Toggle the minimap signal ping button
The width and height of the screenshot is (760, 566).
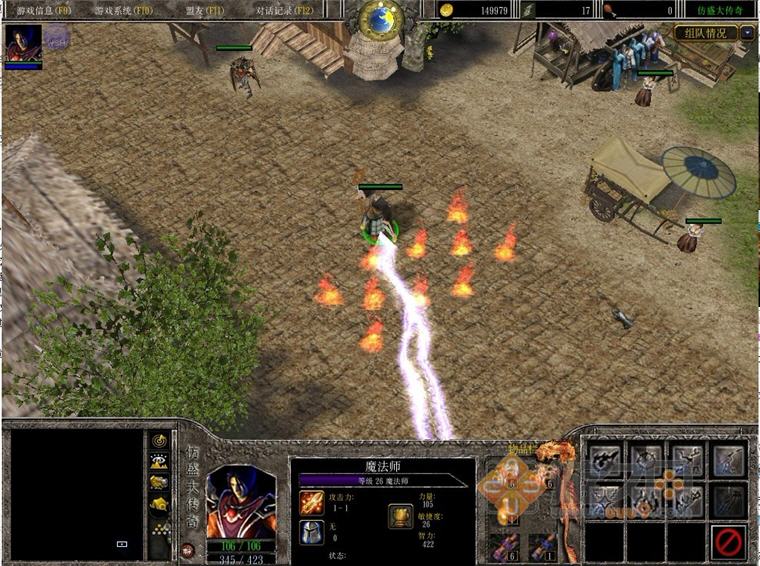159,440
